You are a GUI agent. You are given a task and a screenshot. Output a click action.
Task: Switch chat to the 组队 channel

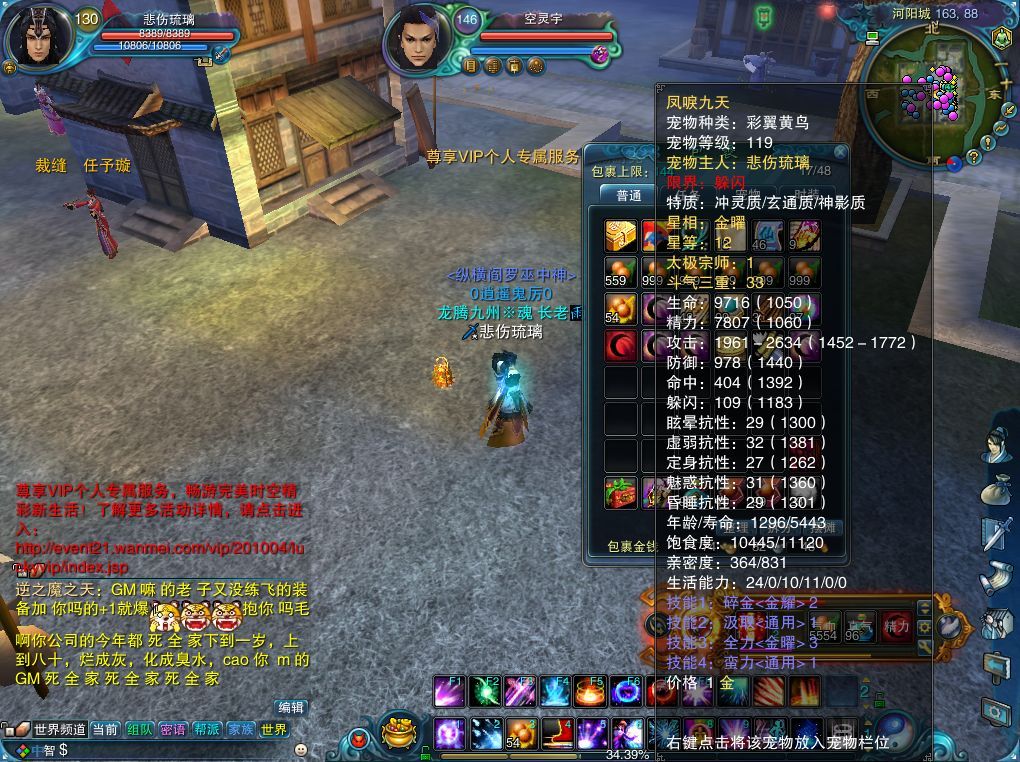click(x=140, y=730)
